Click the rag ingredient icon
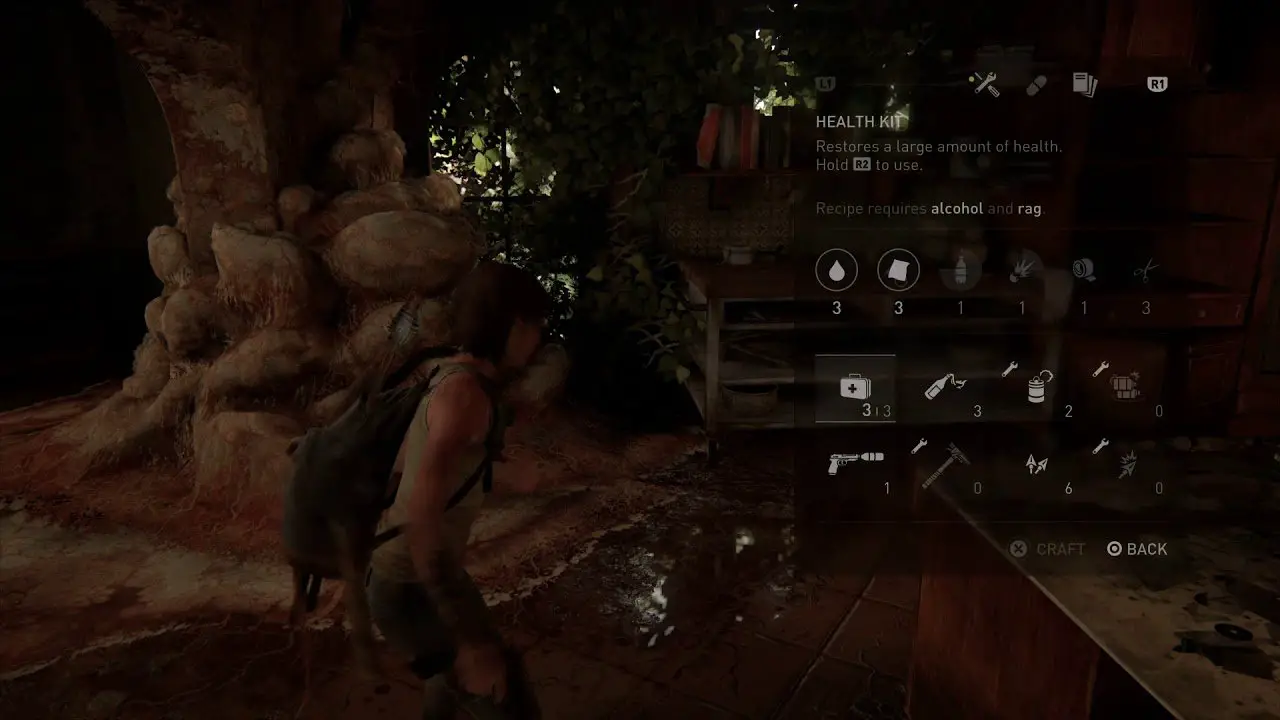Viewport: 1280px width, 720px height. click(898, 270)
